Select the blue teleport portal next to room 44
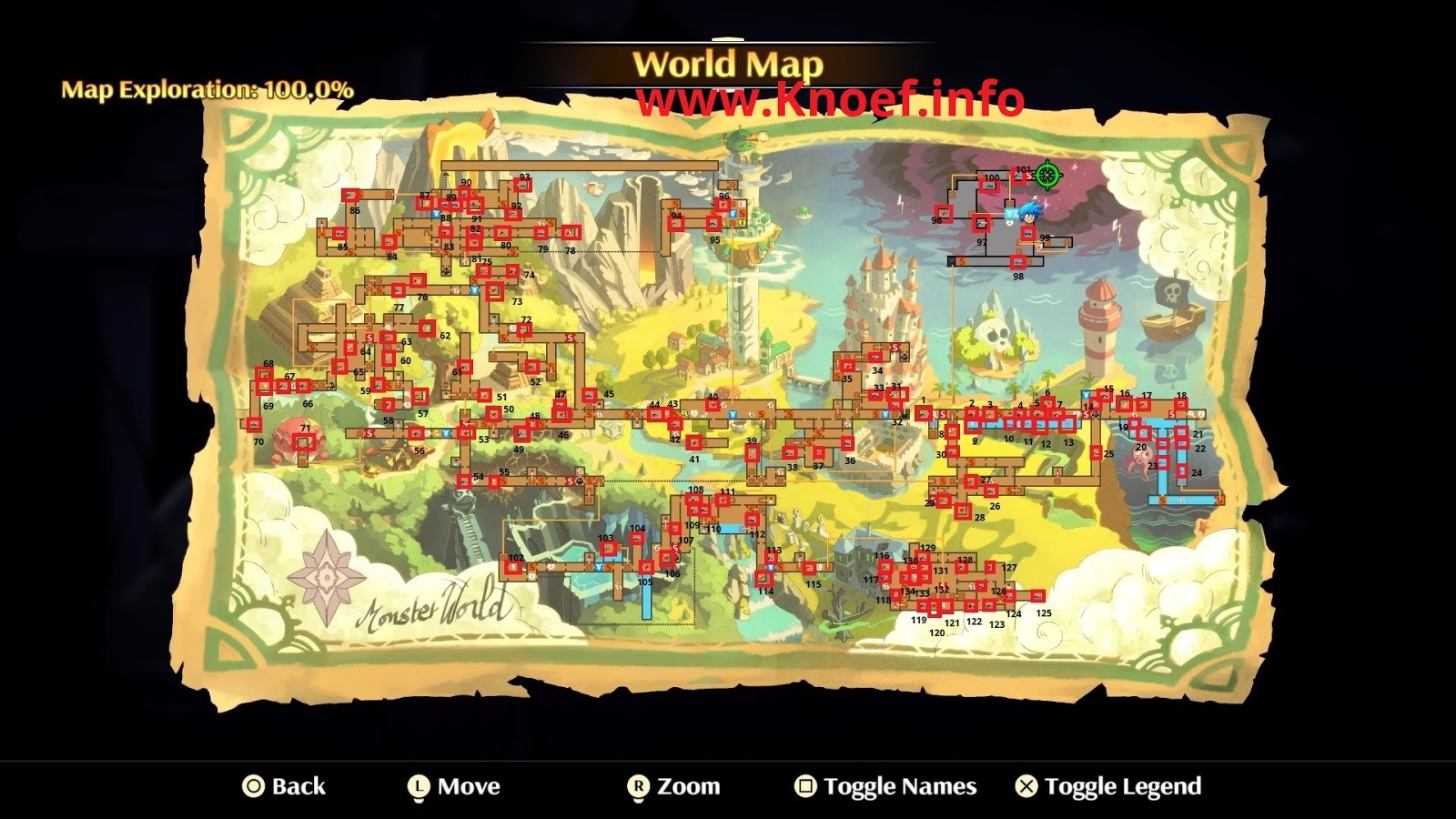 pyautogui.click(x=733, y=414)
